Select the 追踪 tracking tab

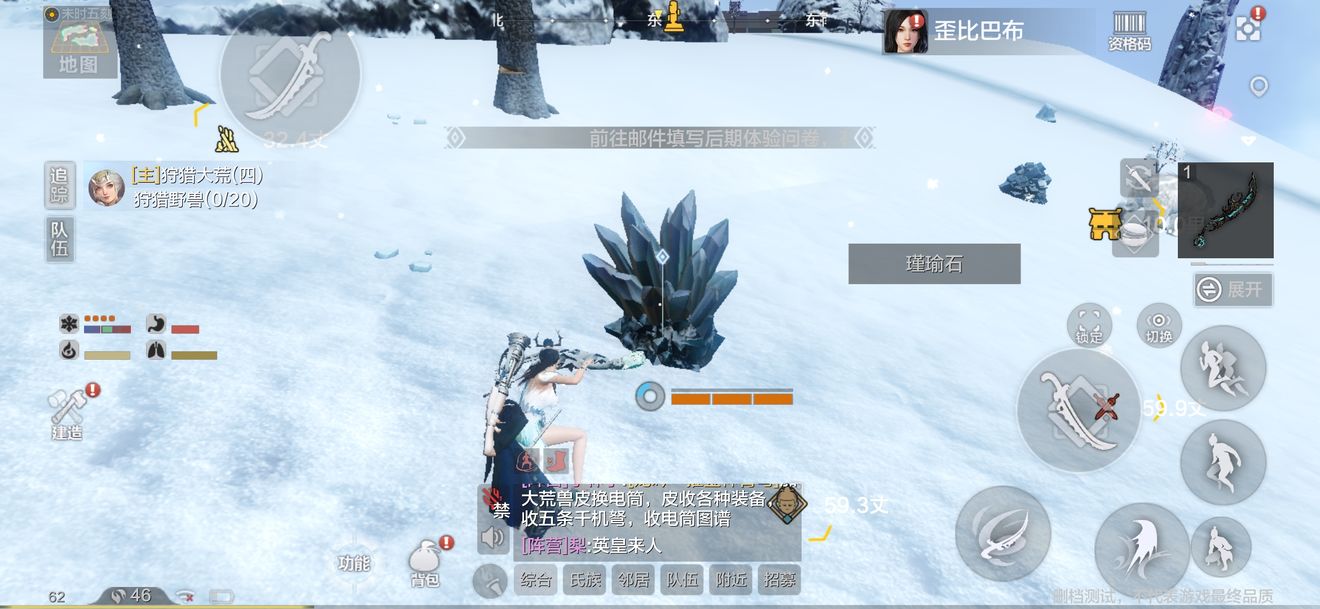(x=60, y=185)
